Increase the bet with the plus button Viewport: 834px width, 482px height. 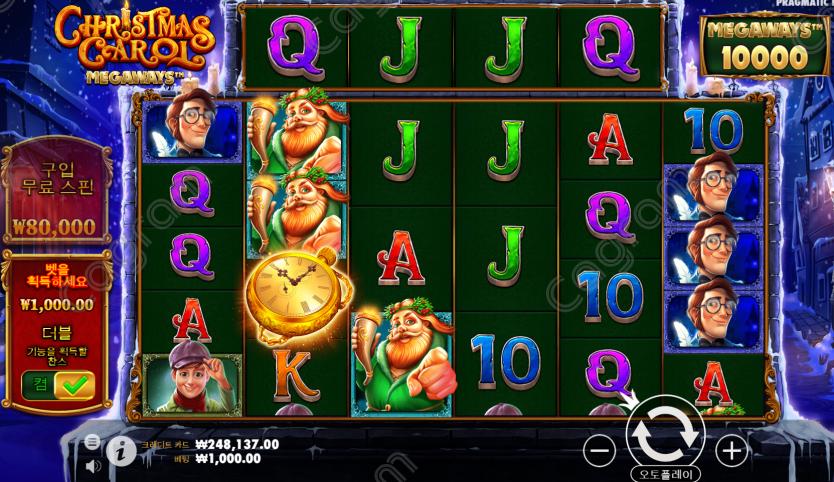point(732,451)
